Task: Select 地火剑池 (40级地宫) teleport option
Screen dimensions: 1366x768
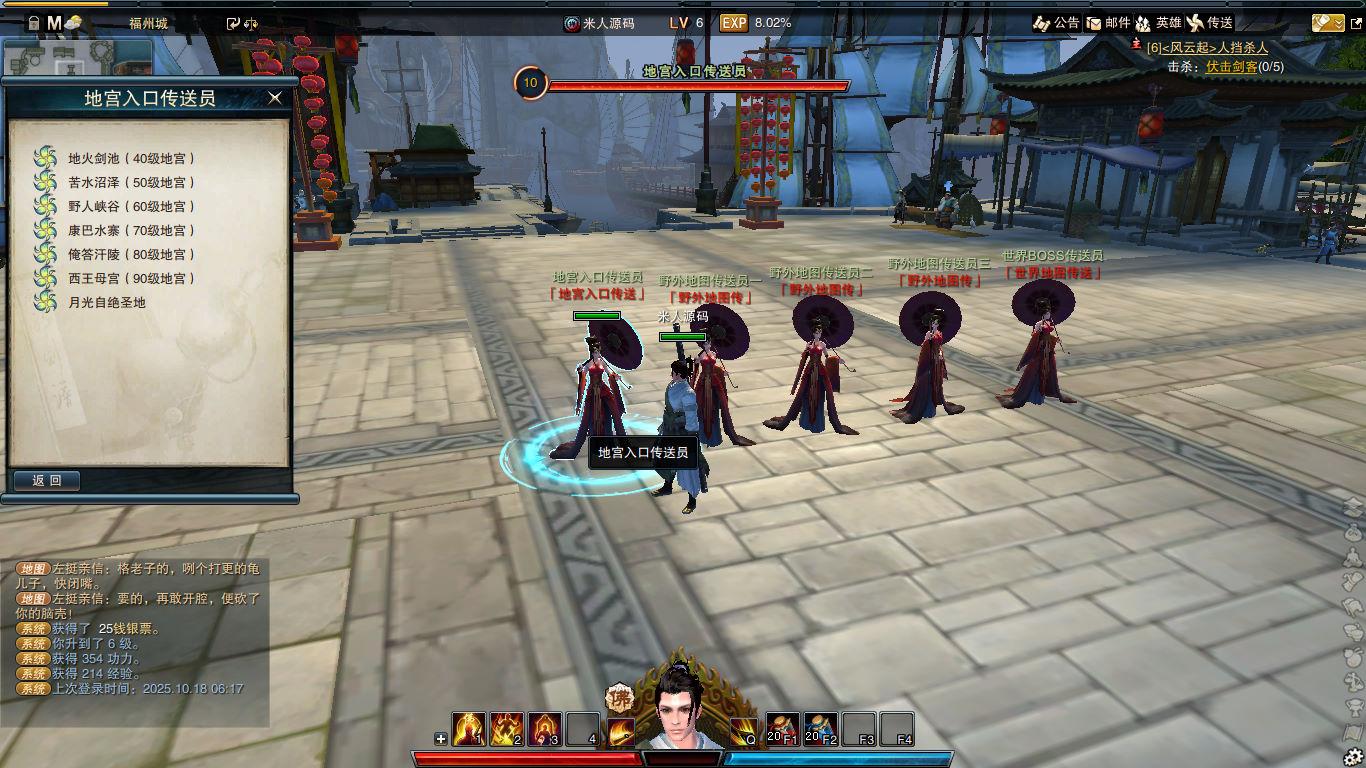Action: point(131,158)
